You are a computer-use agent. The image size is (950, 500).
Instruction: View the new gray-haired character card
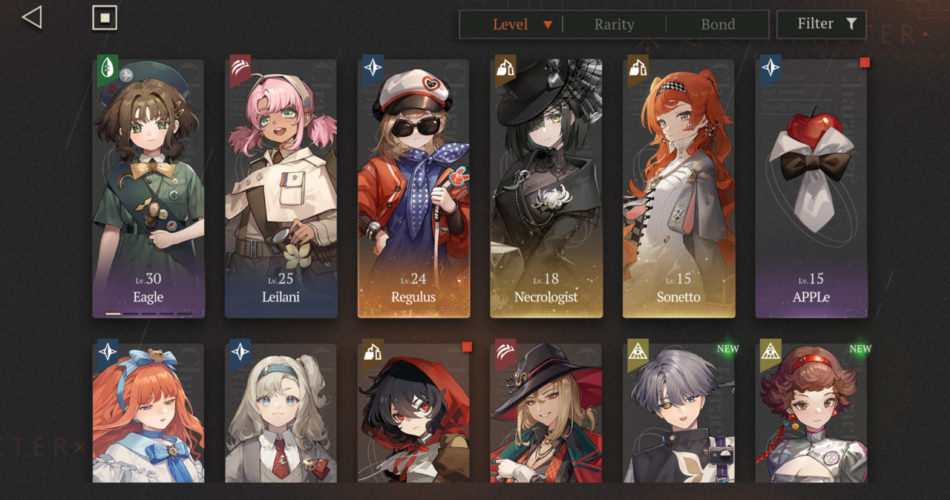tap(678, 413)
